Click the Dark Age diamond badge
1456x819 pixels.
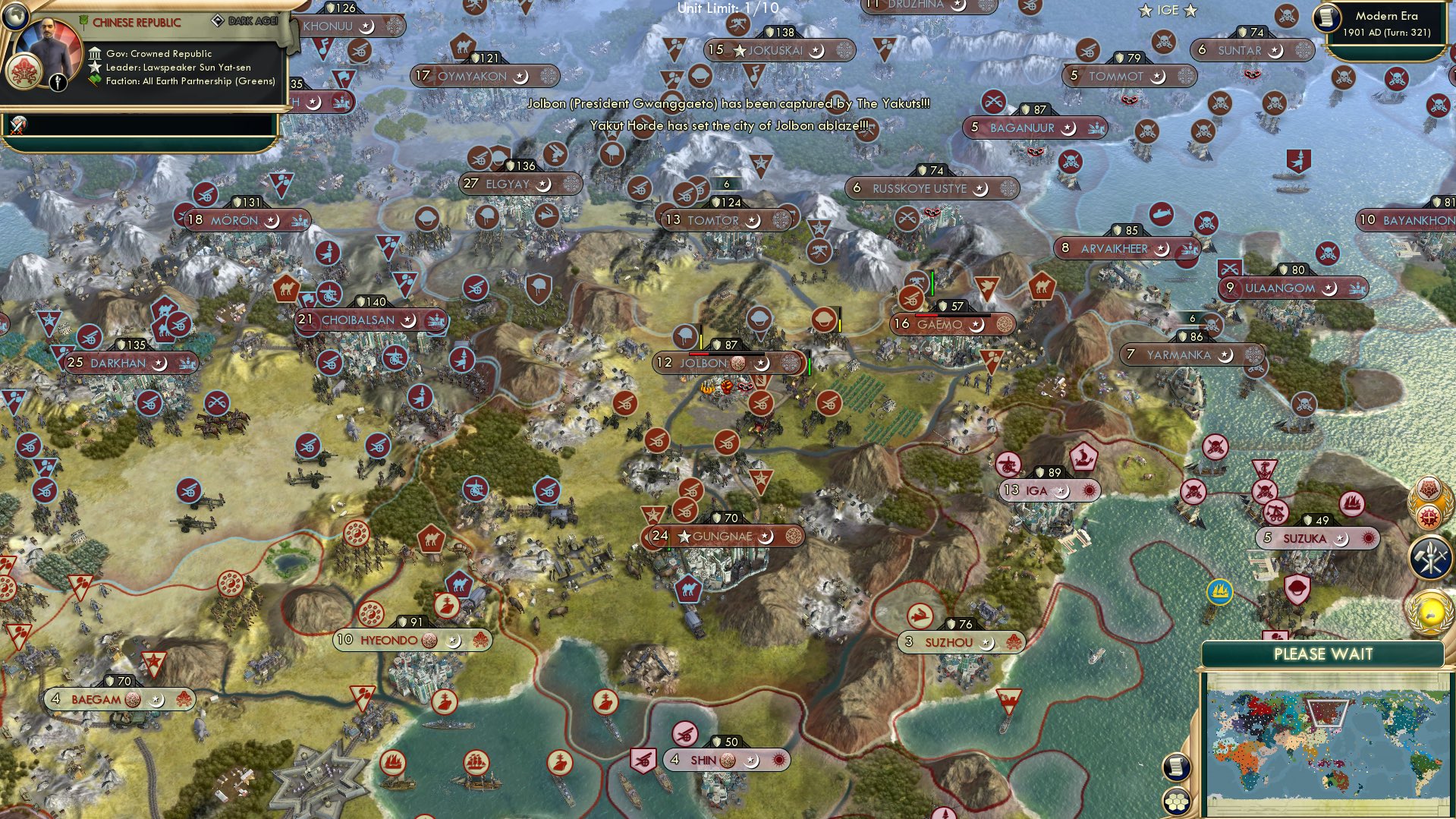pos(219,21)
